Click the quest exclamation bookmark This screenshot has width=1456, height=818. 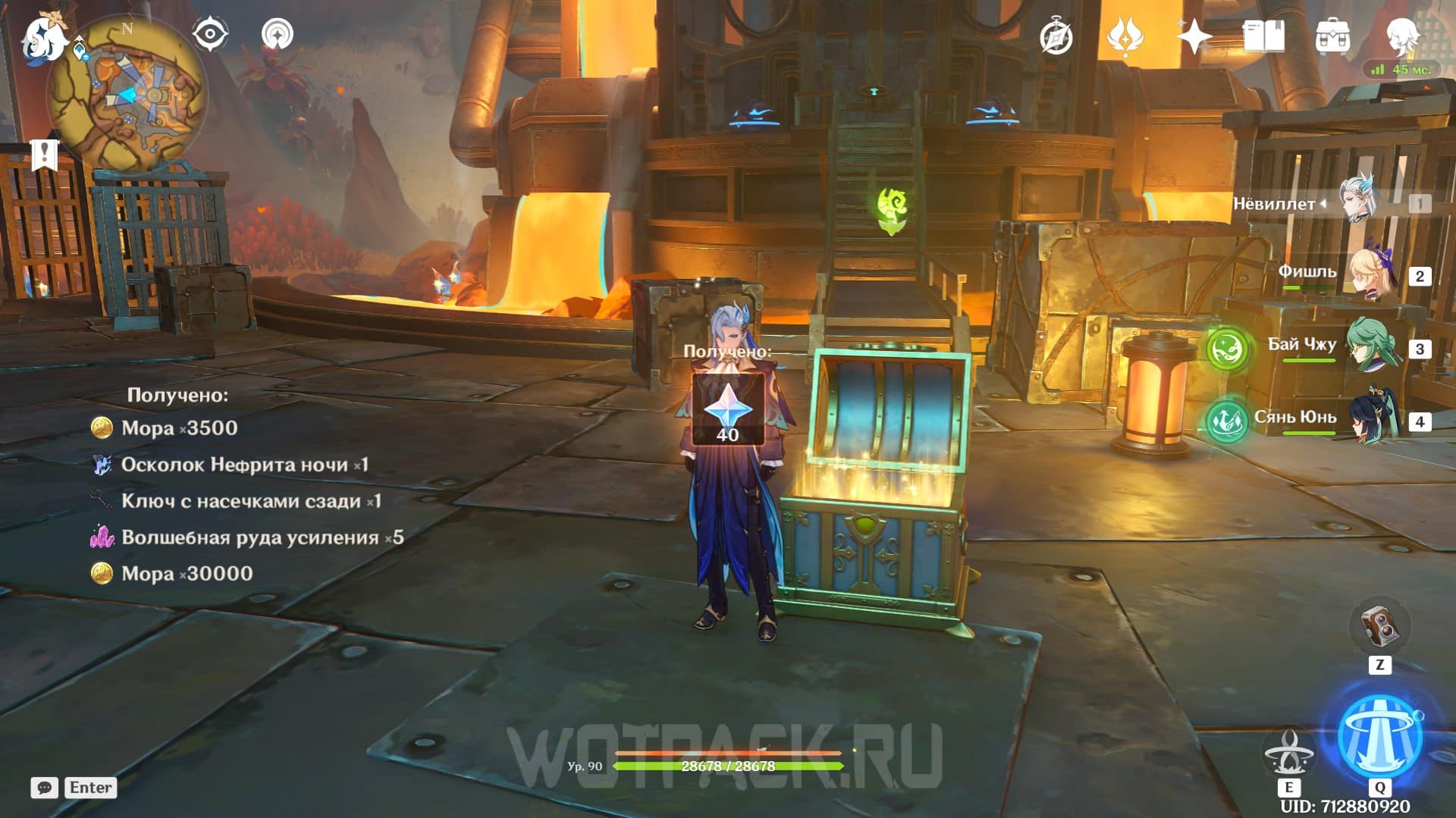coord(45,155)
